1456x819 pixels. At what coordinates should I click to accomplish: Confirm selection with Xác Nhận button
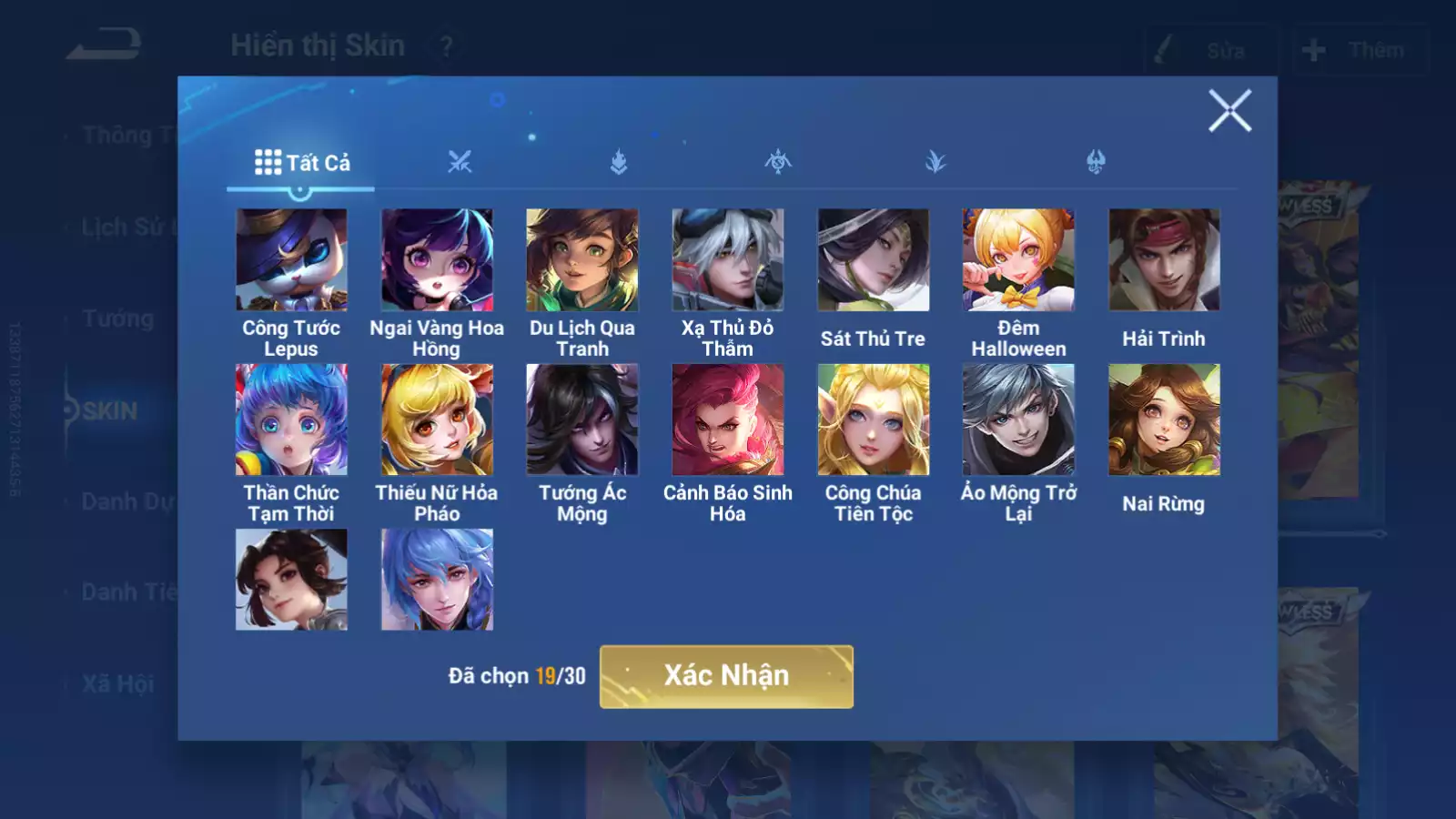coord(726,676)
